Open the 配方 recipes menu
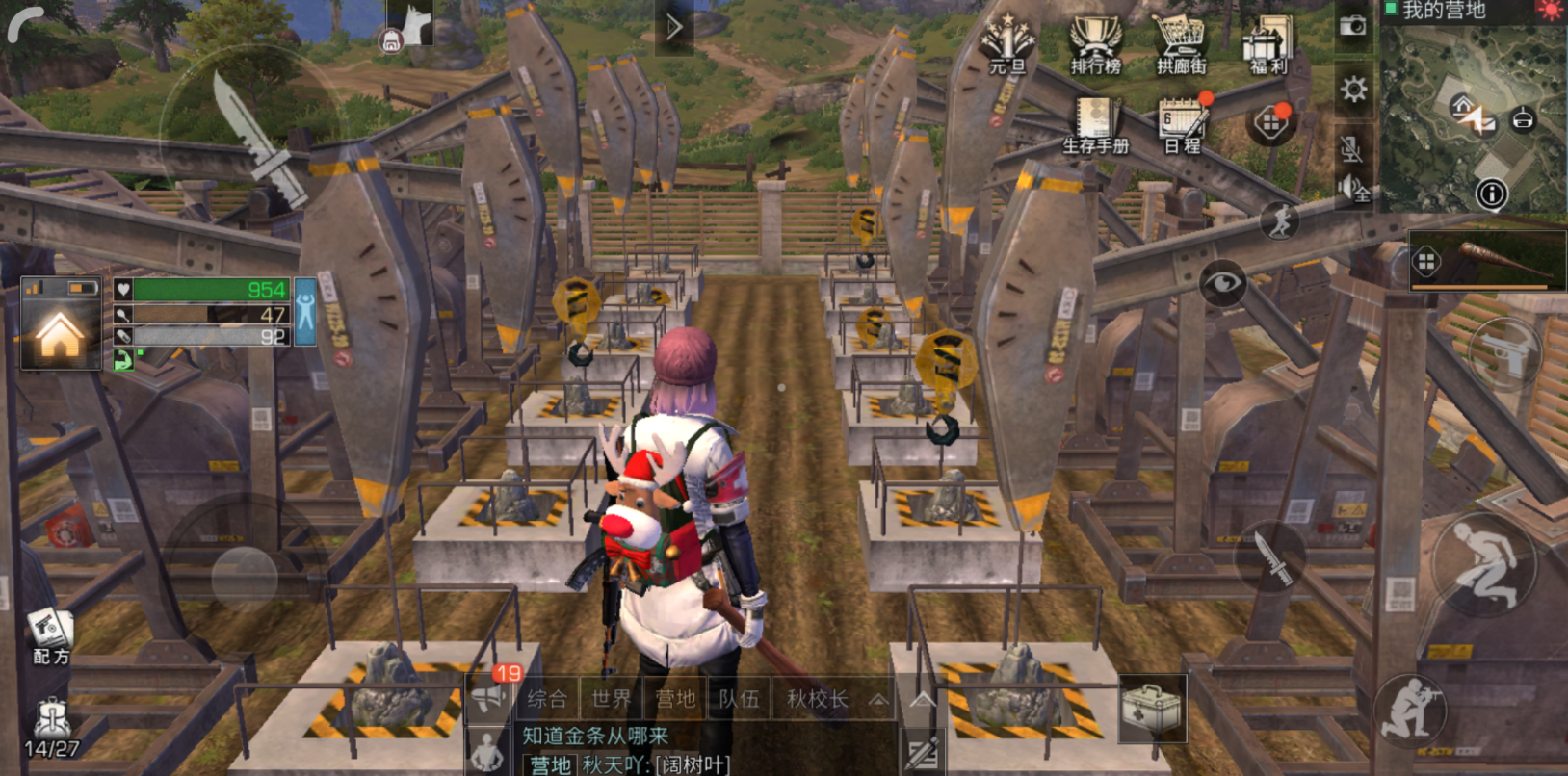This screenshot has height=776, width=1568. (51, 636)
